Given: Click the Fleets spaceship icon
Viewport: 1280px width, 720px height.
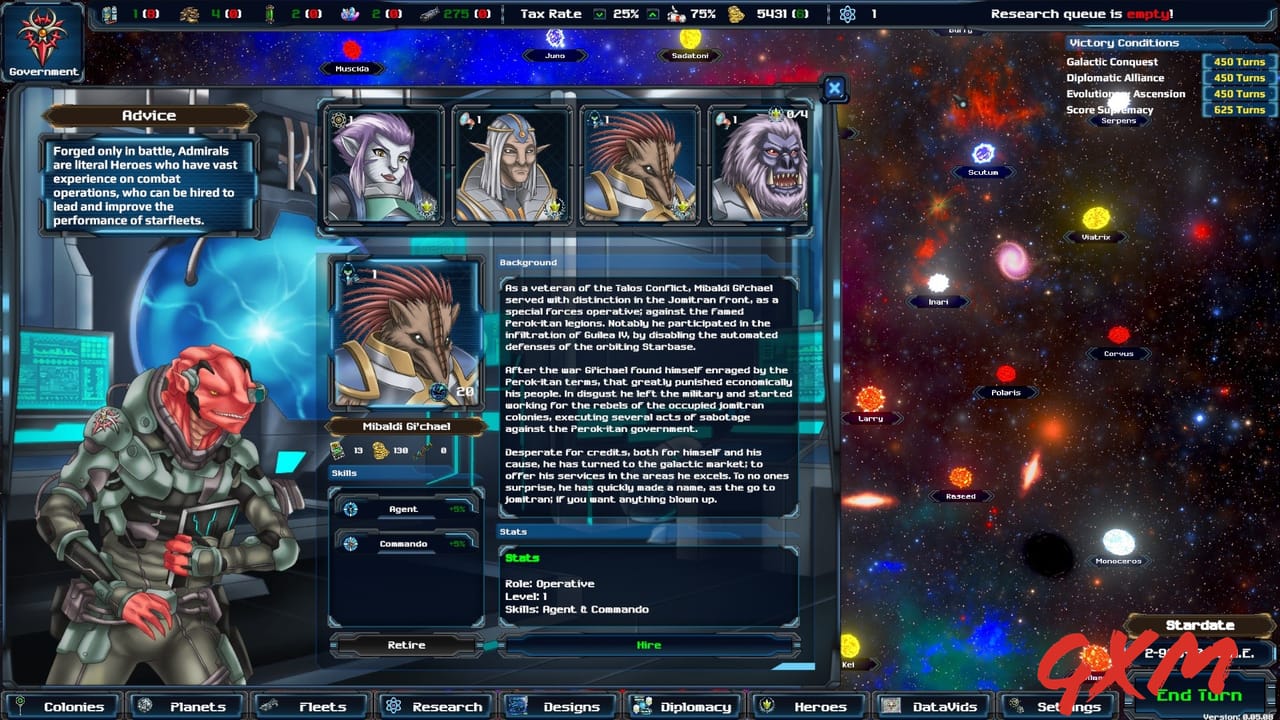Looking at the screenshot, I should [x=271, y=706].
